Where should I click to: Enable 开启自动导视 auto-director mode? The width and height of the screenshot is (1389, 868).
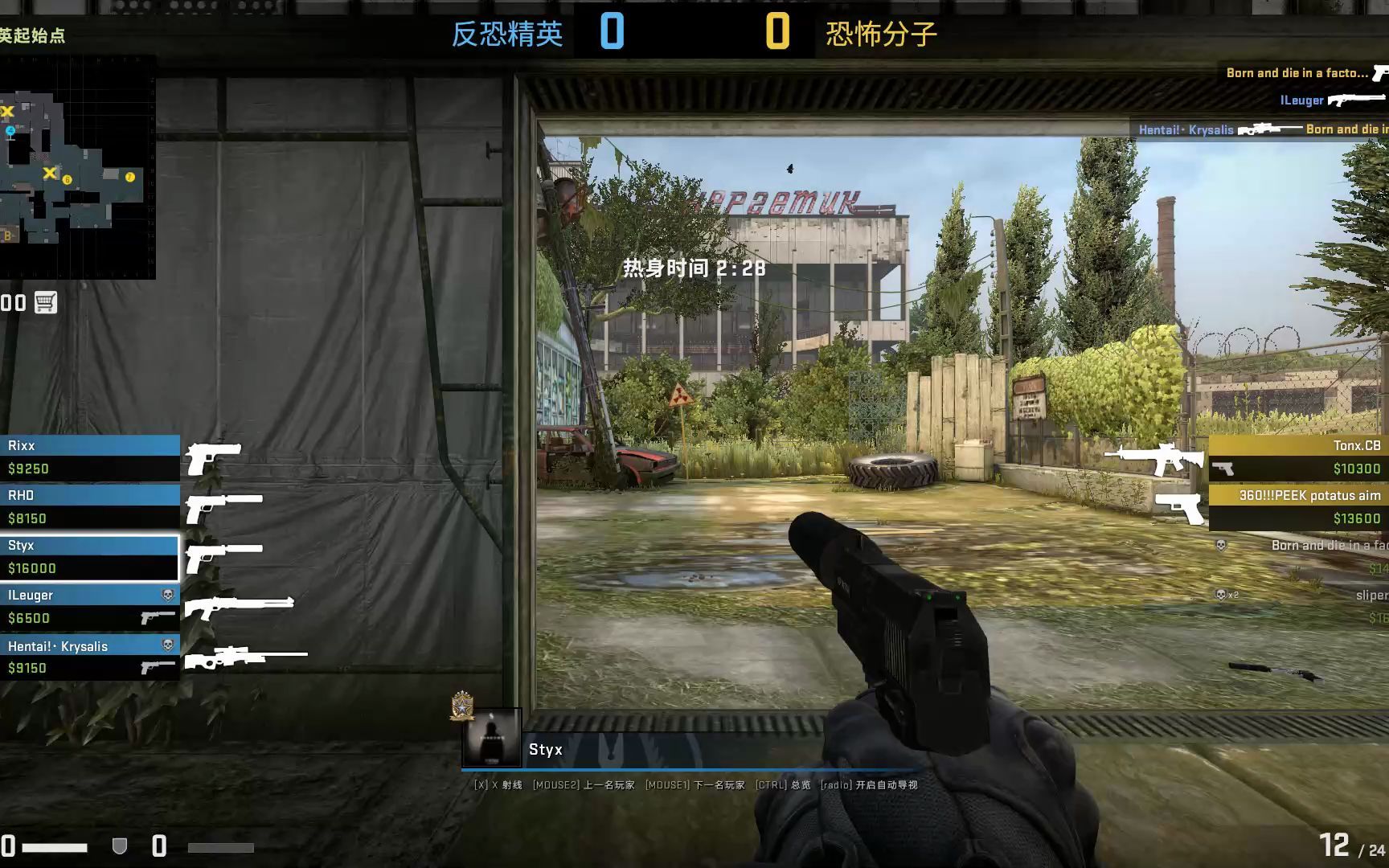click(x=878, y=784)
